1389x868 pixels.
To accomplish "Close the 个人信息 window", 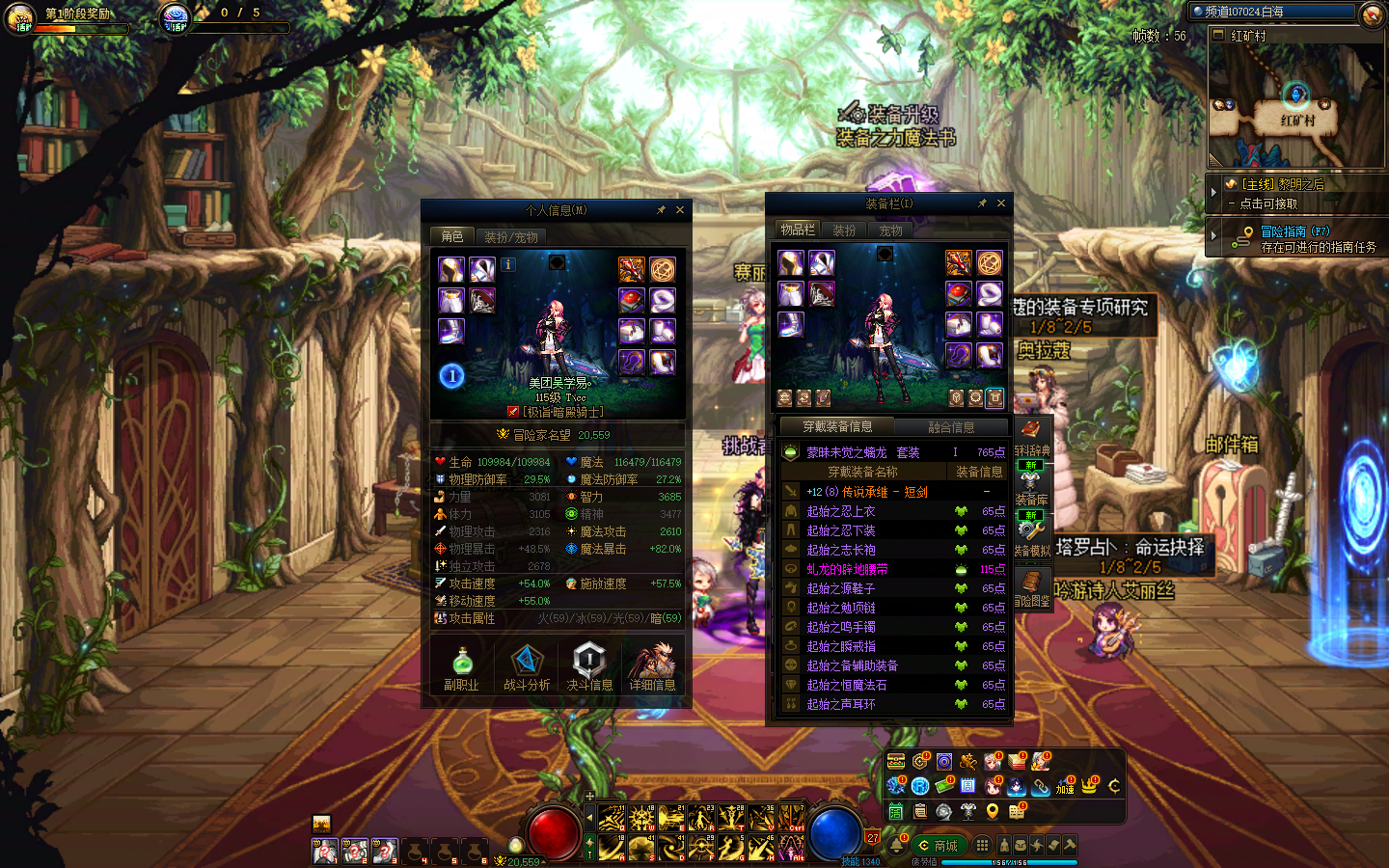I will (680, 210).
